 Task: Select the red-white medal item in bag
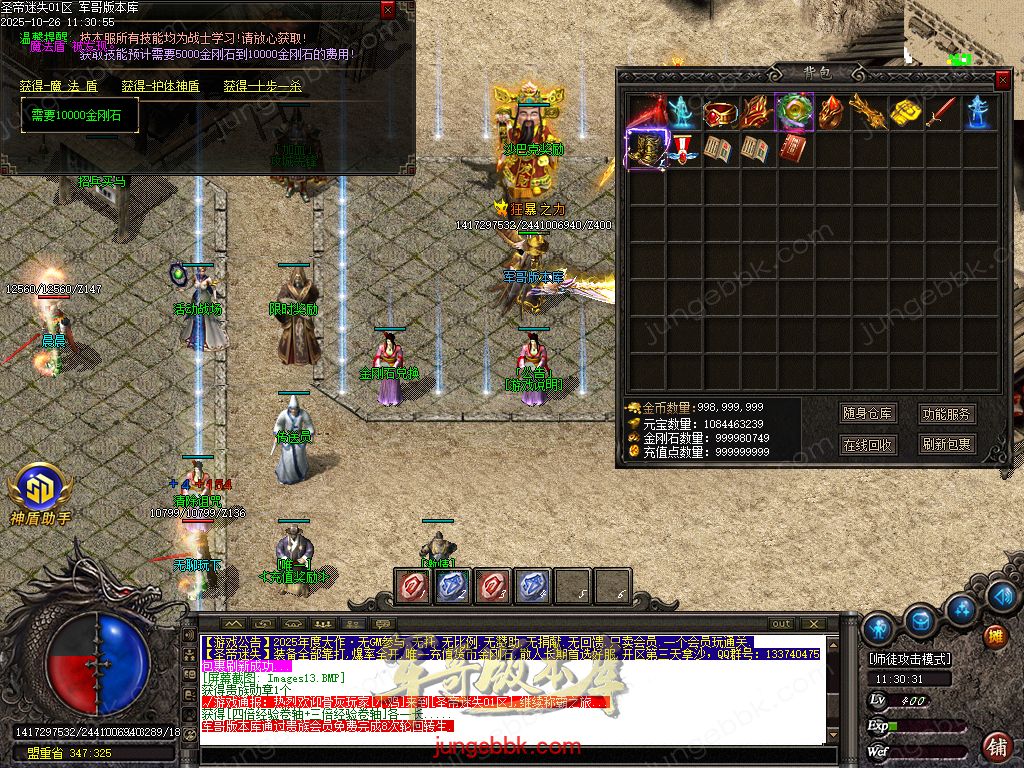[683, 150]
